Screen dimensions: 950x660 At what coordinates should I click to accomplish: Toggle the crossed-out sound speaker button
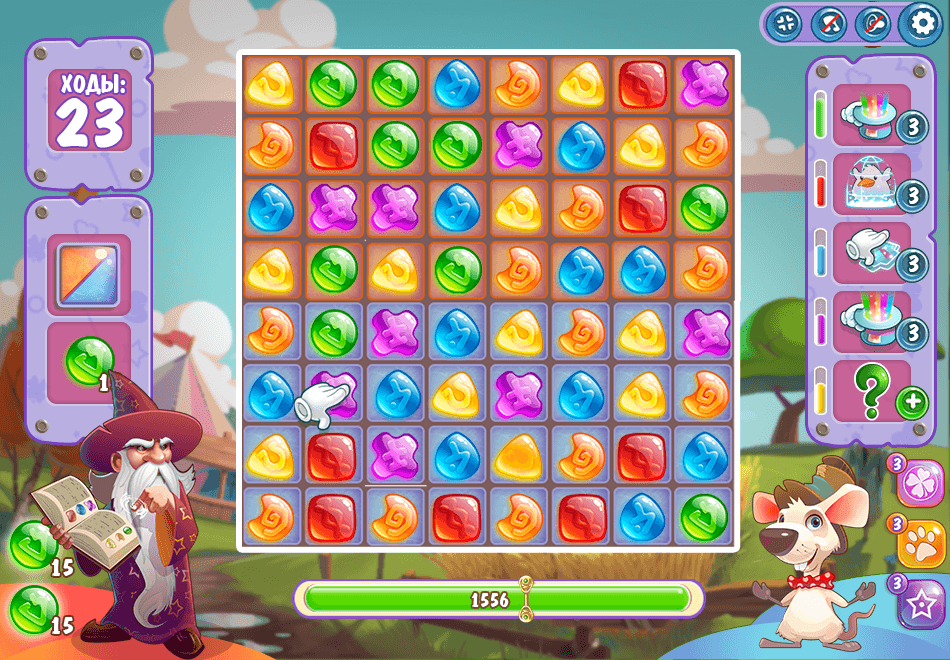click(x=872, y=24)
